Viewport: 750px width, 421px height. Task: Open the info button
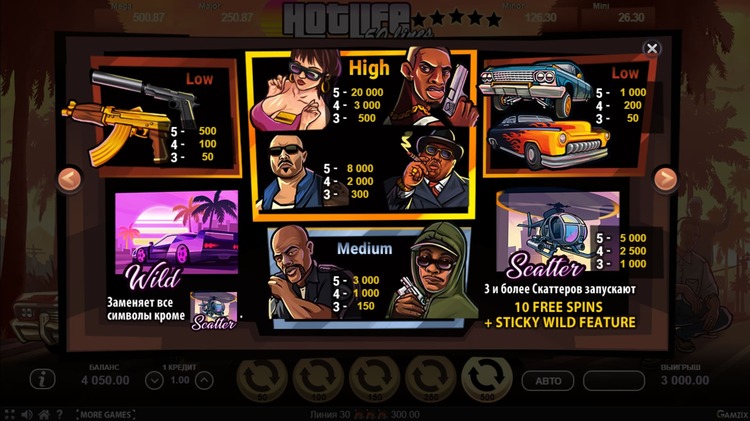pyautogui.click(x=41, y=380)
